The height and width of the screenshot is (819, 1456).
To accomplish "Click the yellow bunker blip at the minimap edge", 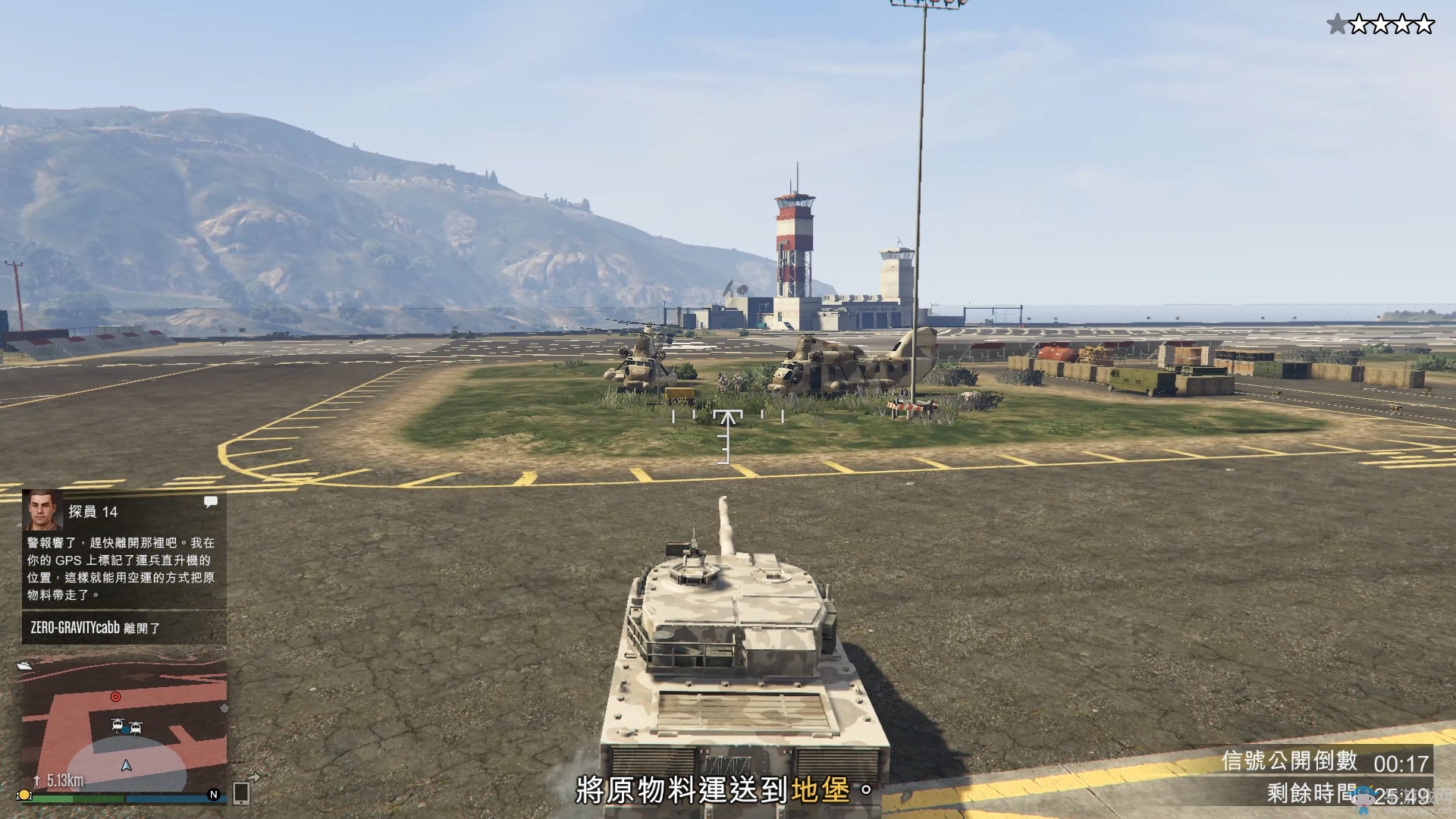I will point(24,795).
